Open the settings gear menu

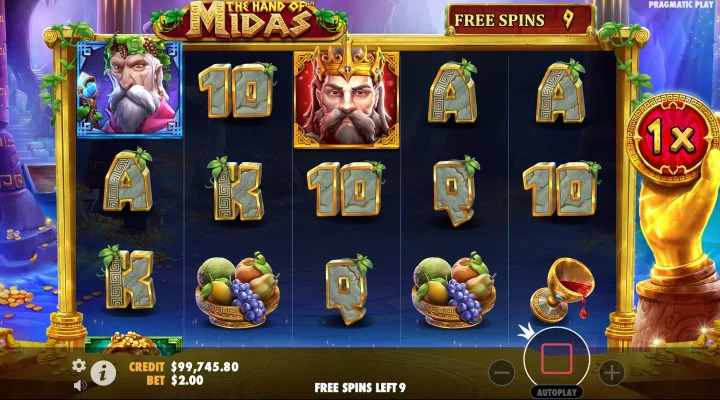pyautogui.click(x=79, y=365)
